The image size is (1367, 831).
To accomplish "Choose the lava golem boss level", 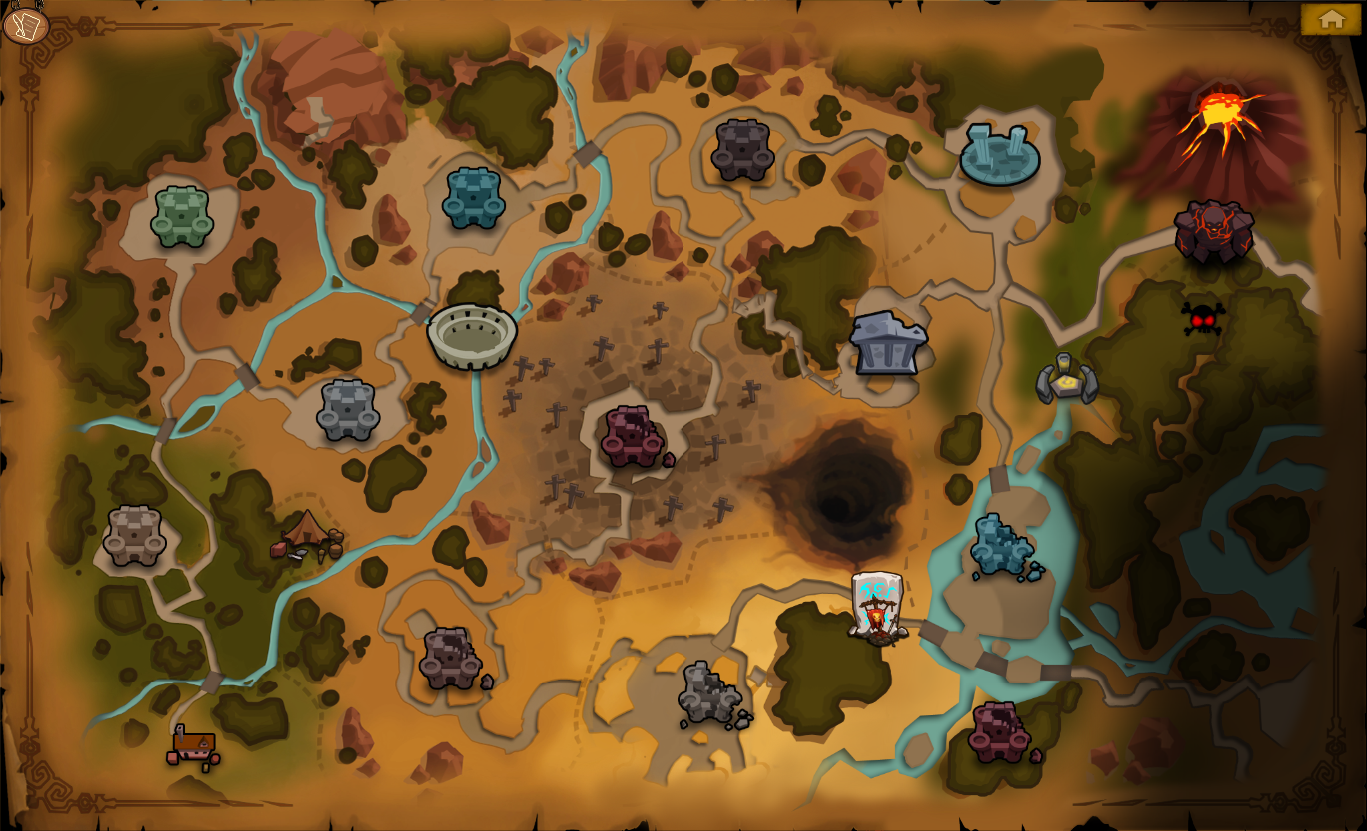I will click(x=1214, y=231).
